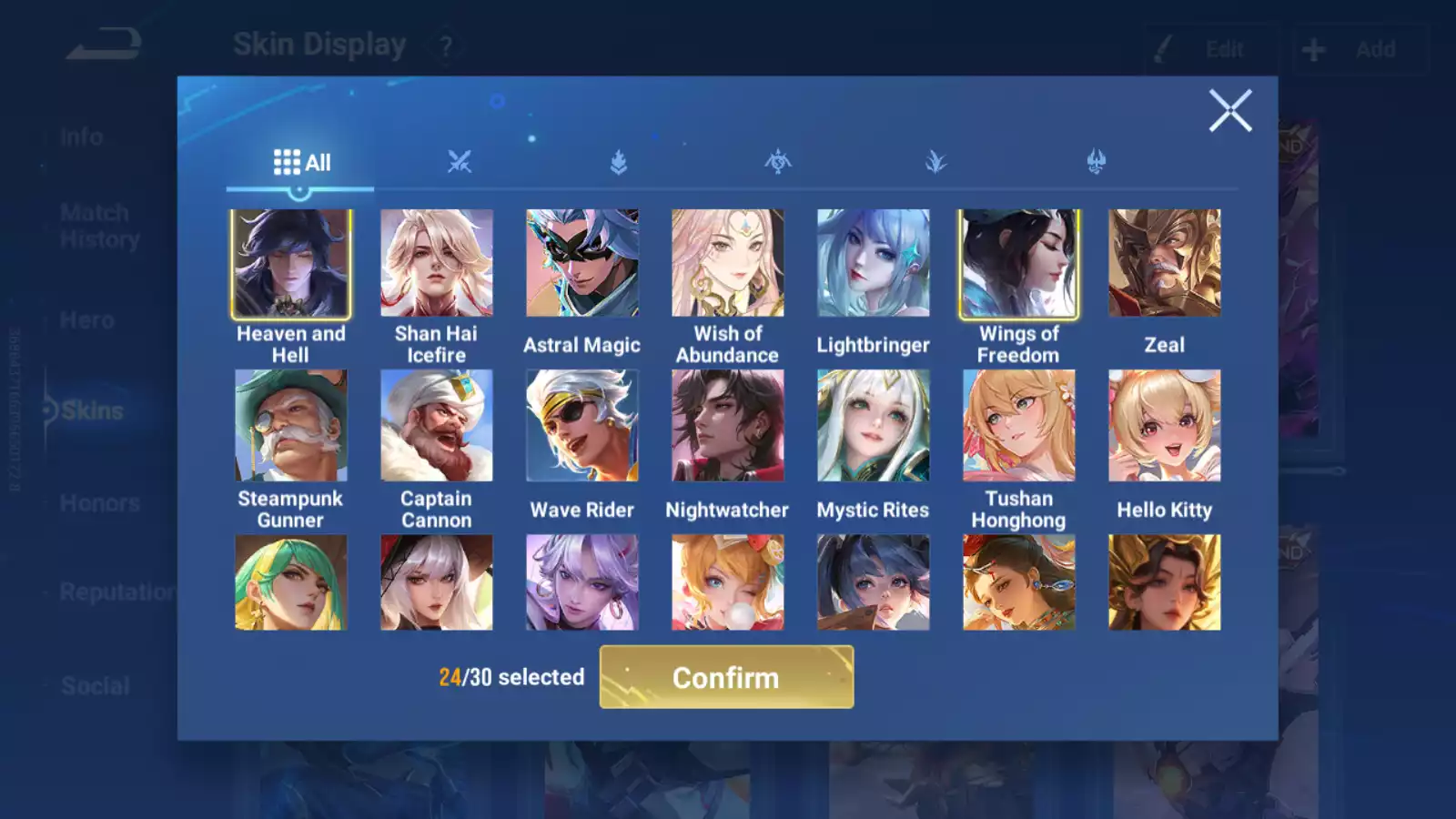1456x819 pixels.
Task: Deselect the Wings of Freedom skin
Action: [x=1018, y=263]
